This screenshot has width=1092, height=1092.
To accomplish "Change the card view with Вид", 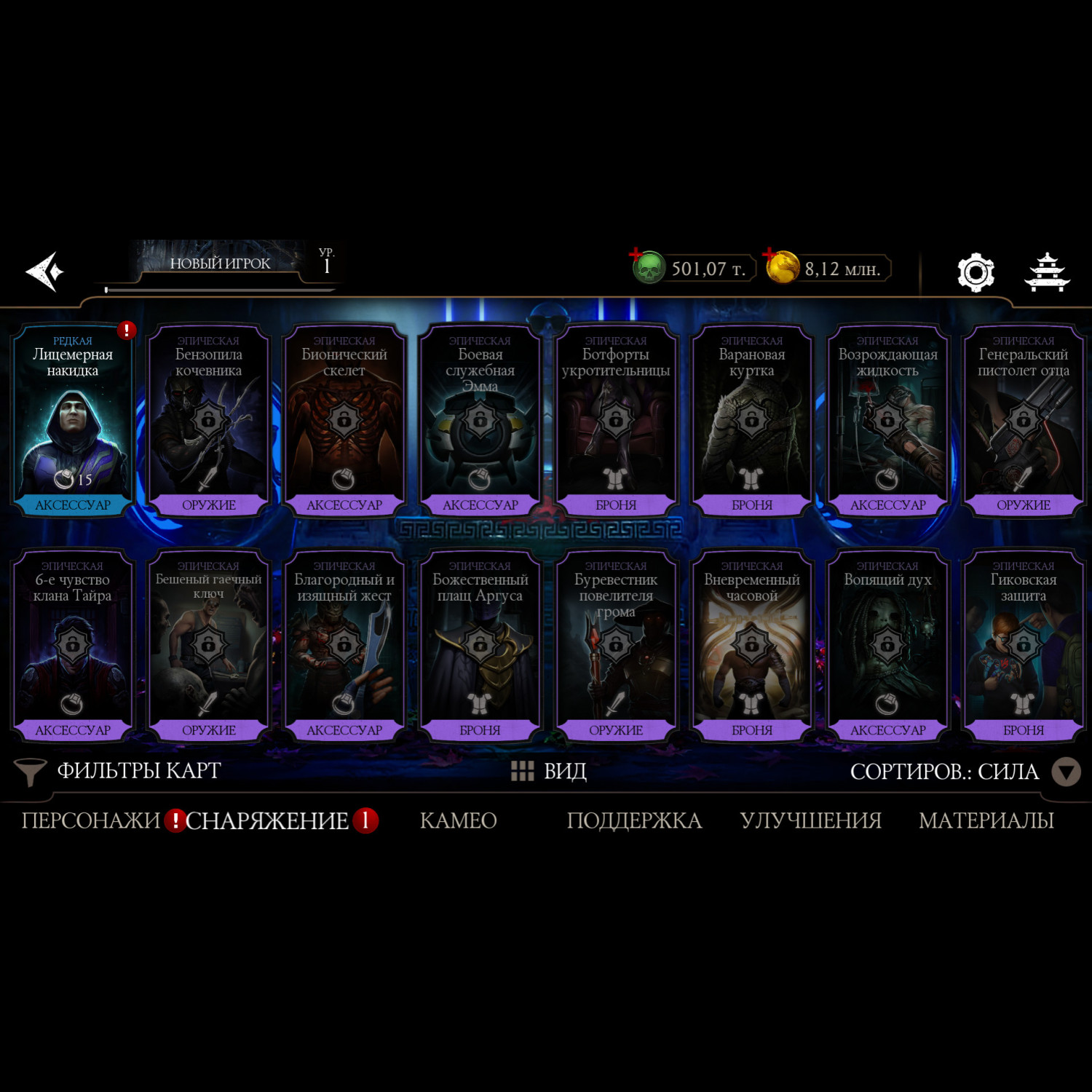I will (550, 771).
